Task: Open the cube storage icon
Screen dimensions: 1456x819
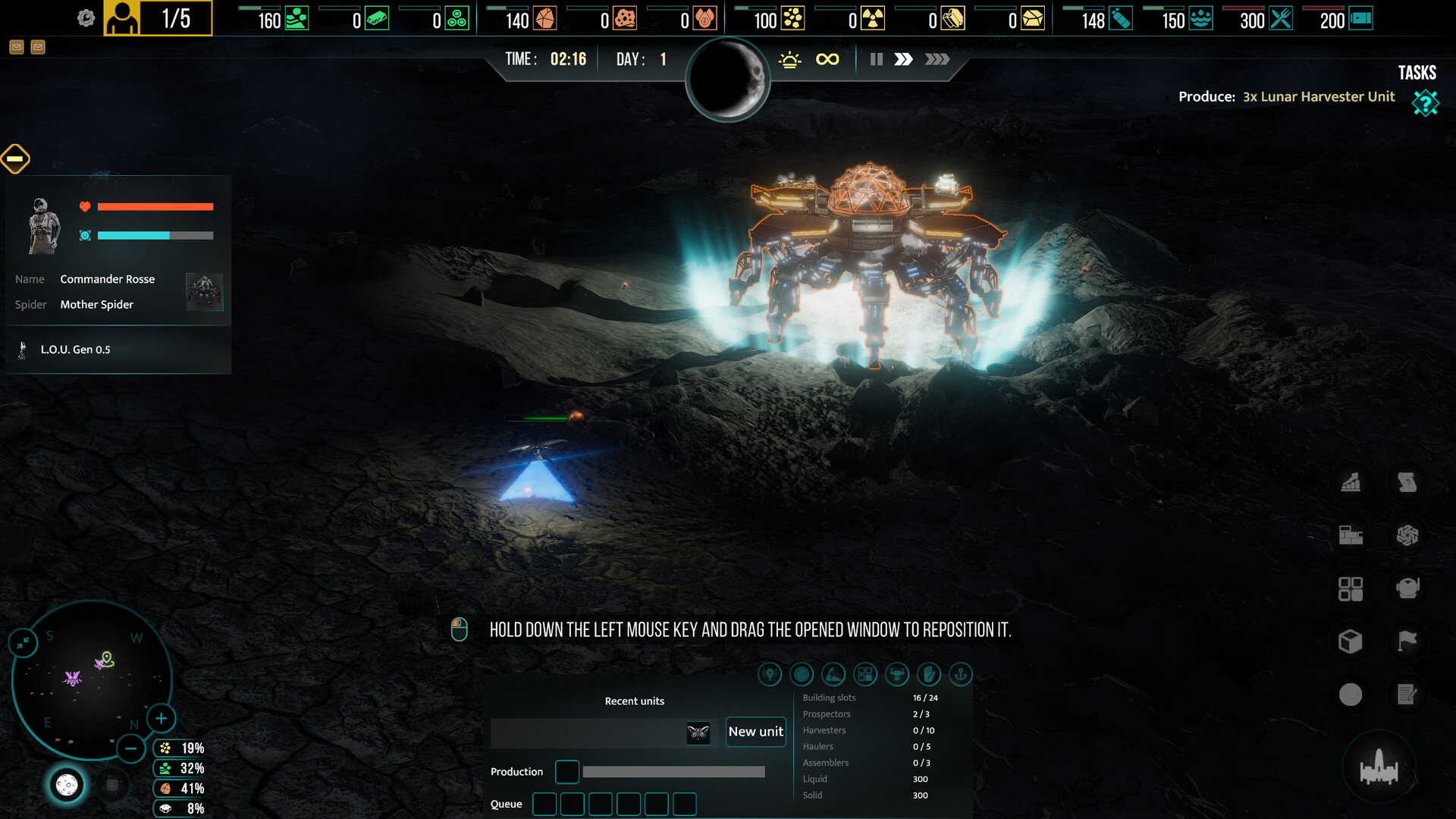Action: coord(1351,641)
